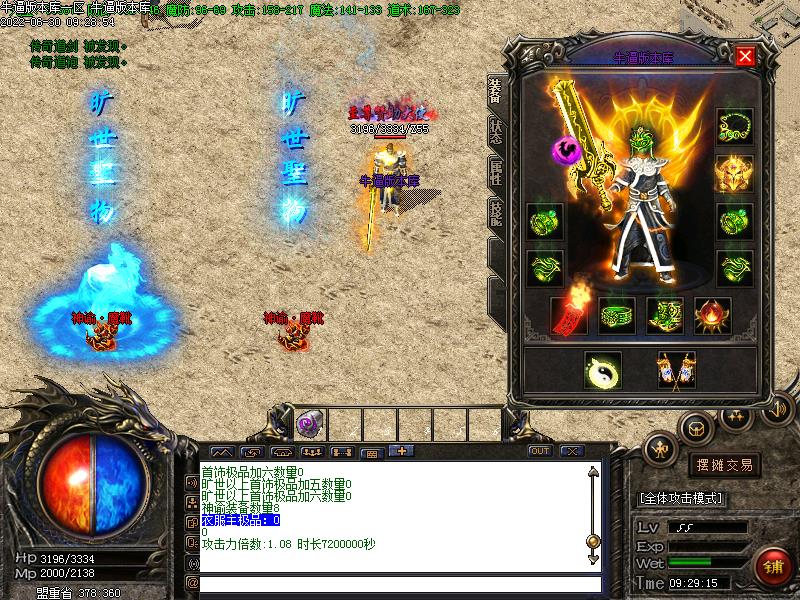Switch to the 状态 status tab
Image resolution: width=800 pixels, height=600 pixels.
coord(495,130)
